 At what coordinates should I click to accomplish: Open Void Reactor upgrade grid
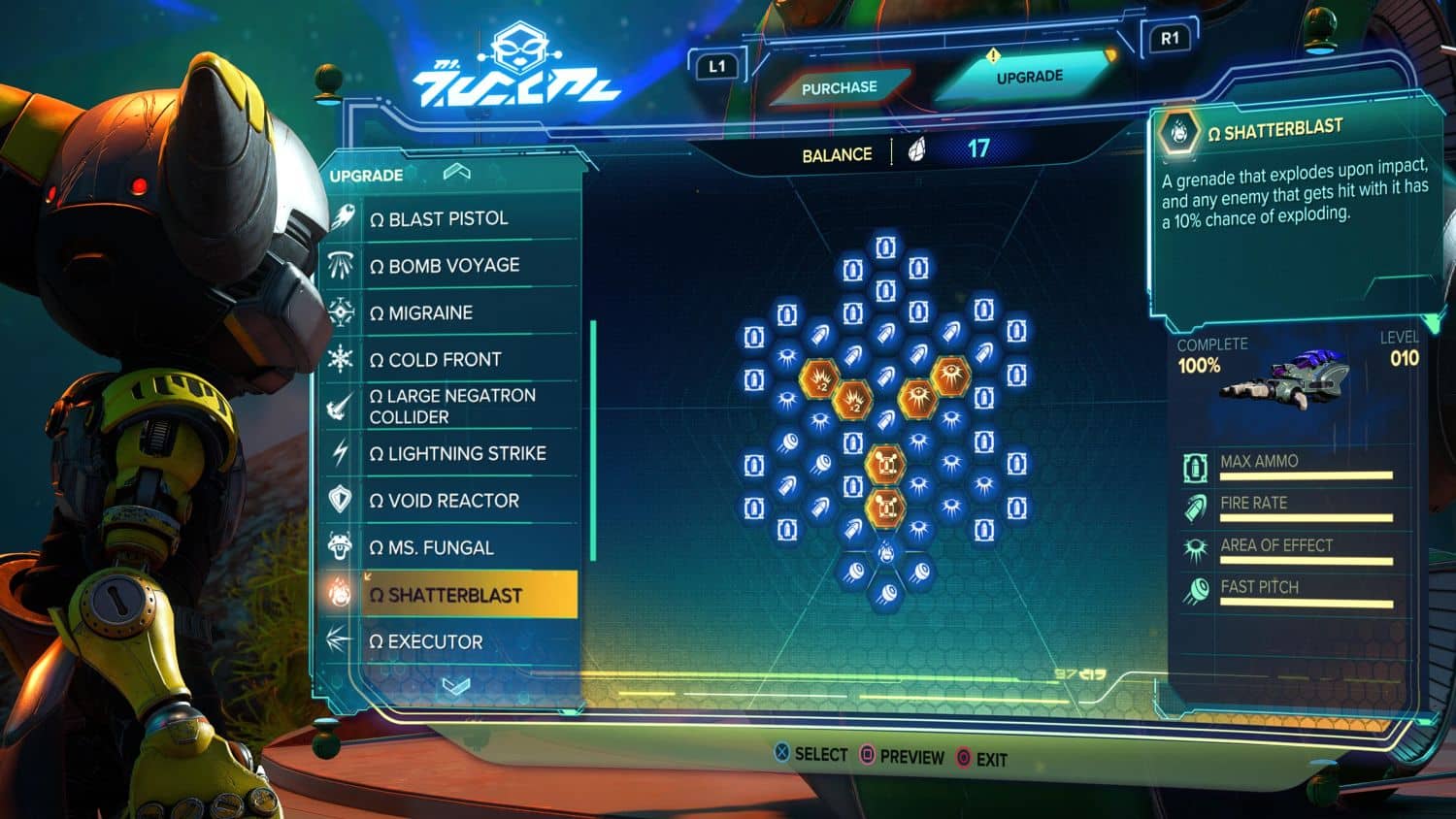pyautogui.click(x=453, y=501)
